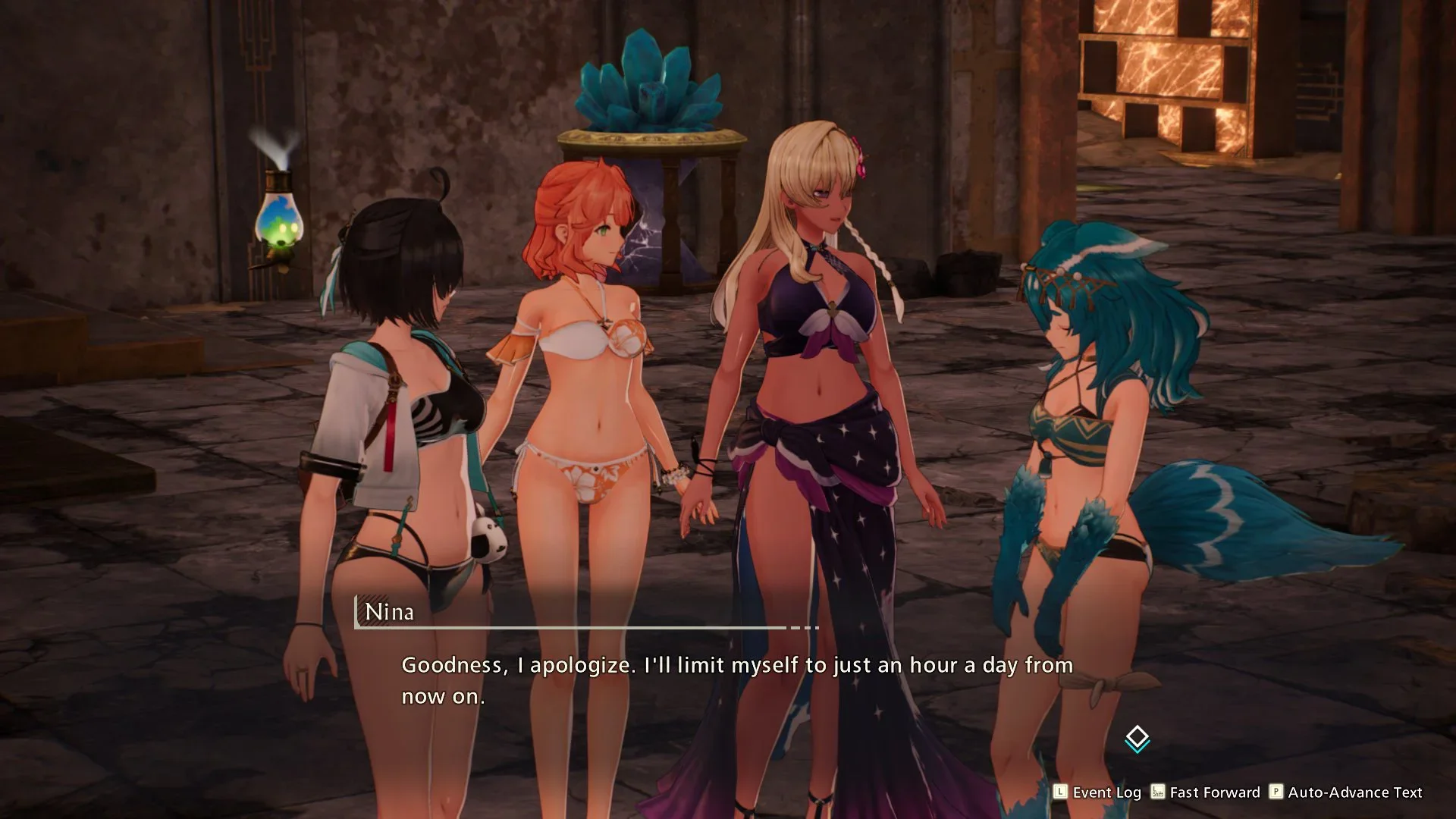Select the Nina nameplate tab

click(390, 612)
